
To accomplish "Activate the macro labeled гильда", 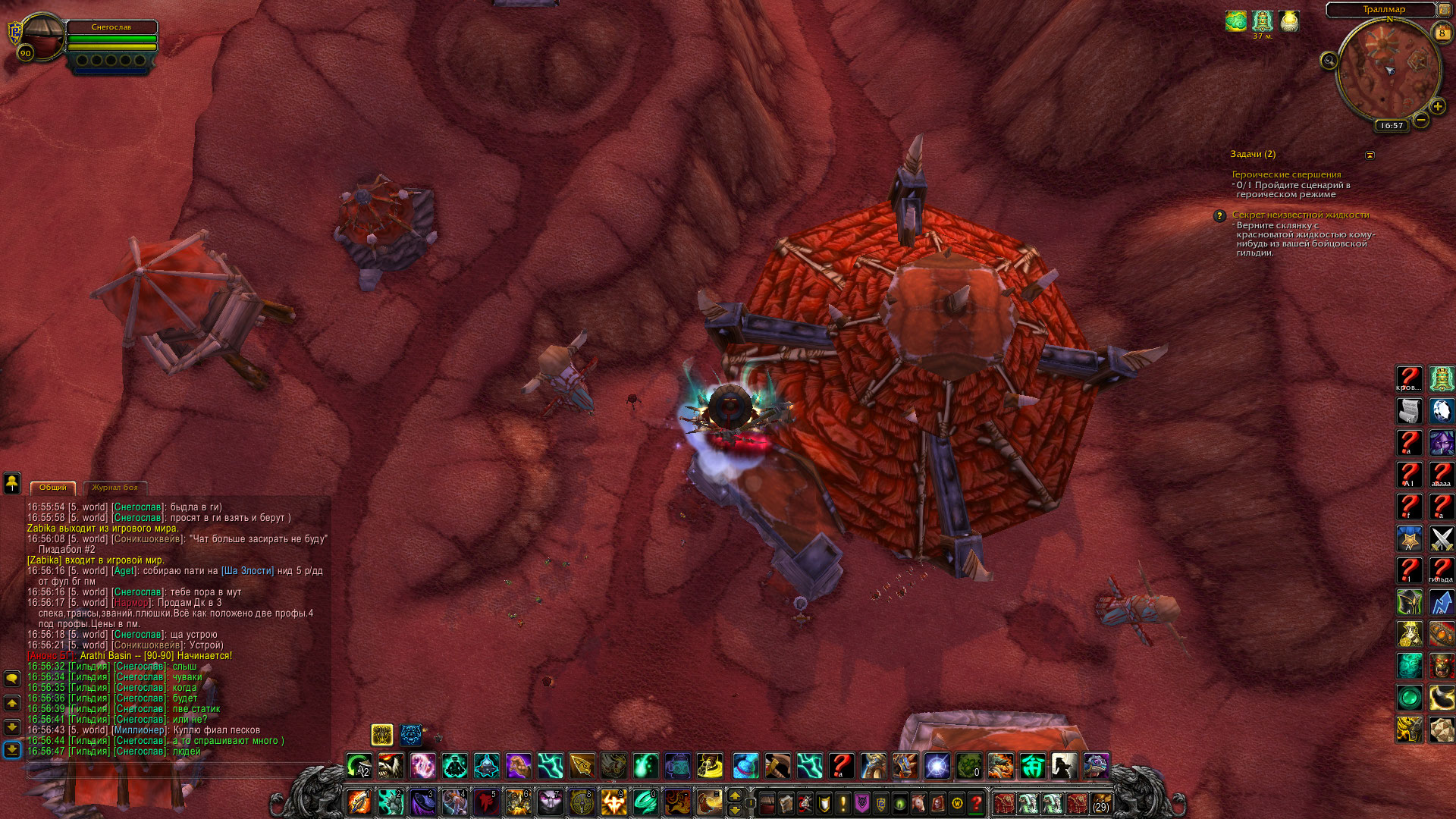I will [x=1441, y=570].
